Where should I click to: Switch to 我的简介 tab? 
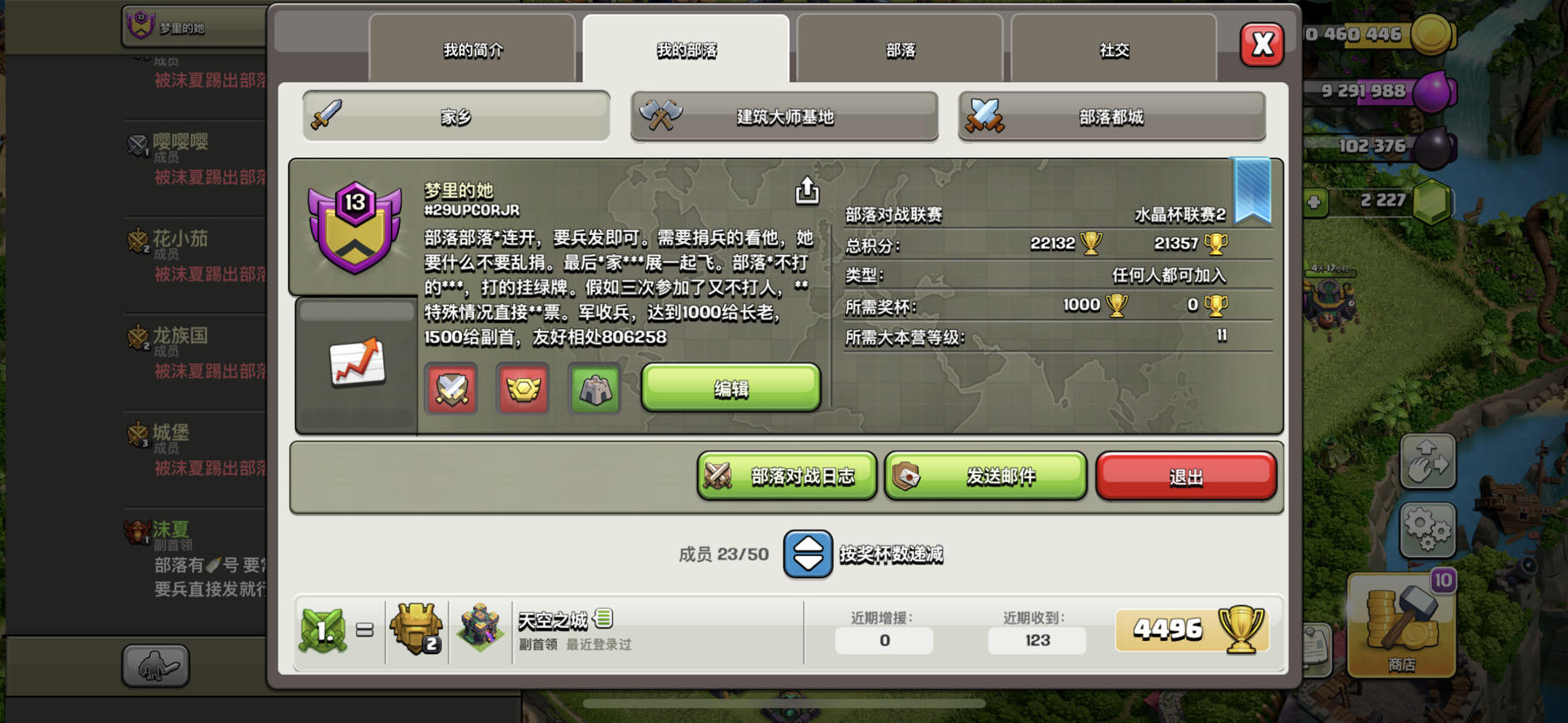pyautogui.click(x=472, y=50)
